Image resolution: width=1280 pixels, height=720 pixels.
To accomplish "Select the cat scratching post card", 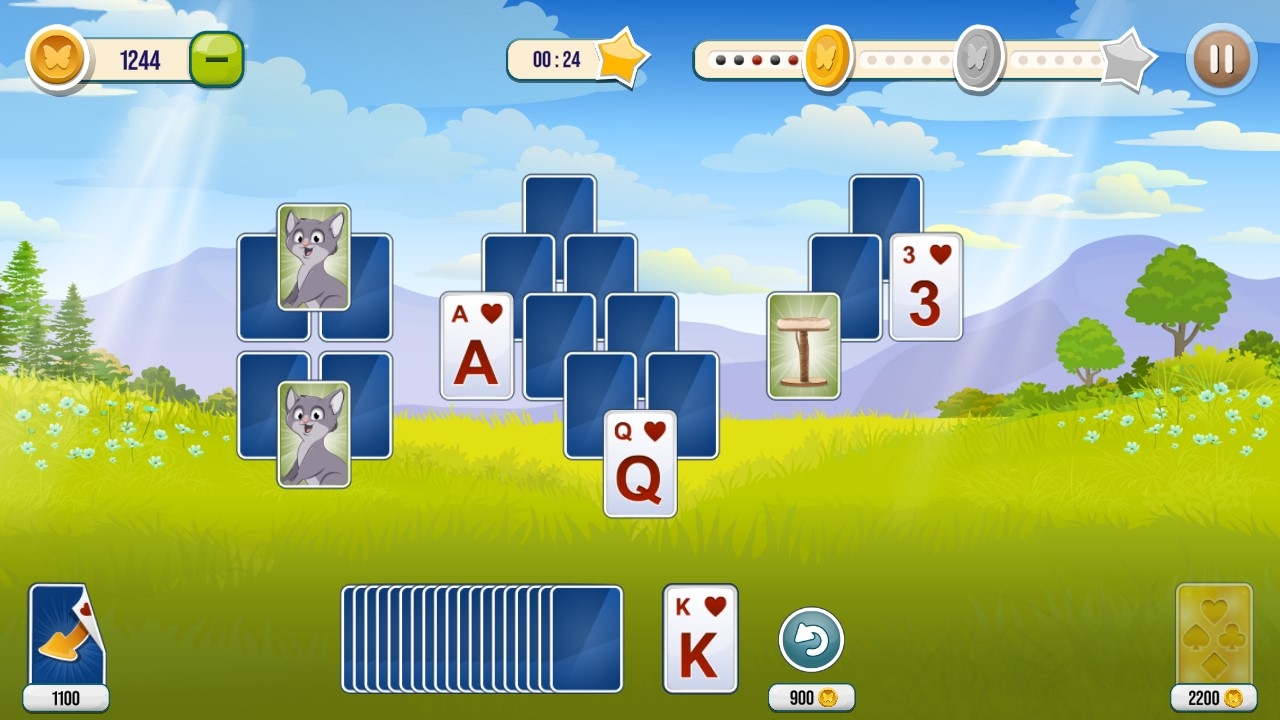I will (803, 346).
